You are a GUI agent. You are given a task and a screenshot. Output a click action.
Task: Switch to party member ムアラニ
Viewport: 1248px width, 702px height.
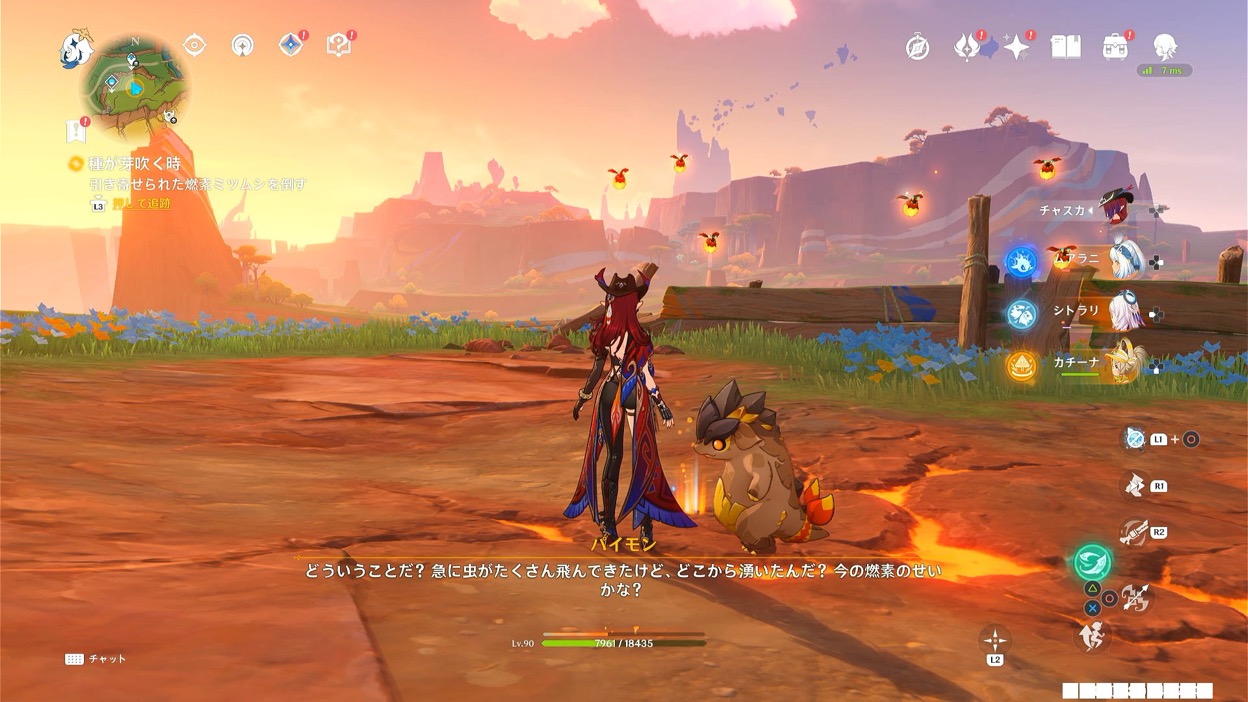point(1125,261)
